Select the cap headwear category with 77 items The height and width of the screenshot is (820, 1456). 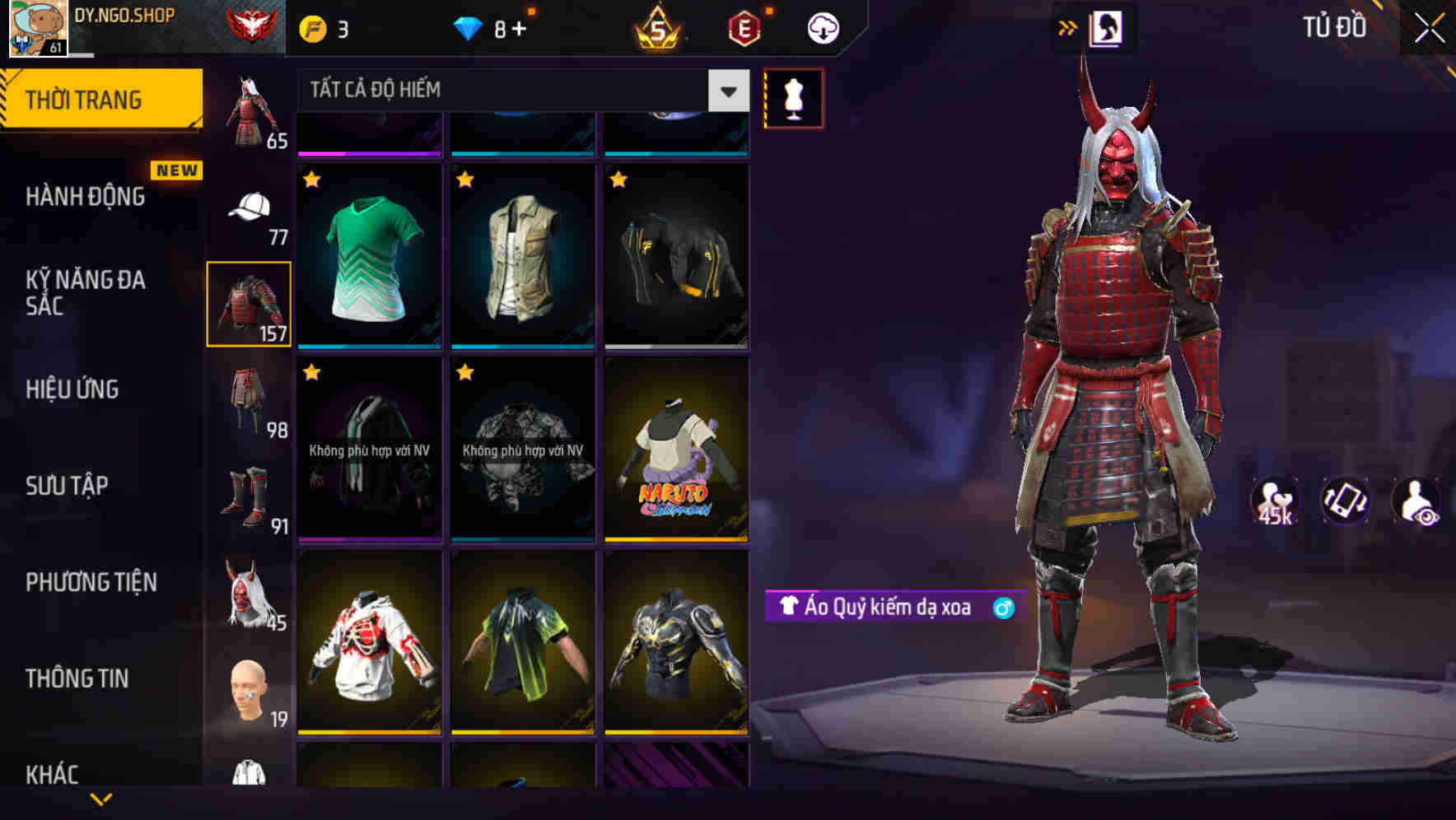pos(249,208)
